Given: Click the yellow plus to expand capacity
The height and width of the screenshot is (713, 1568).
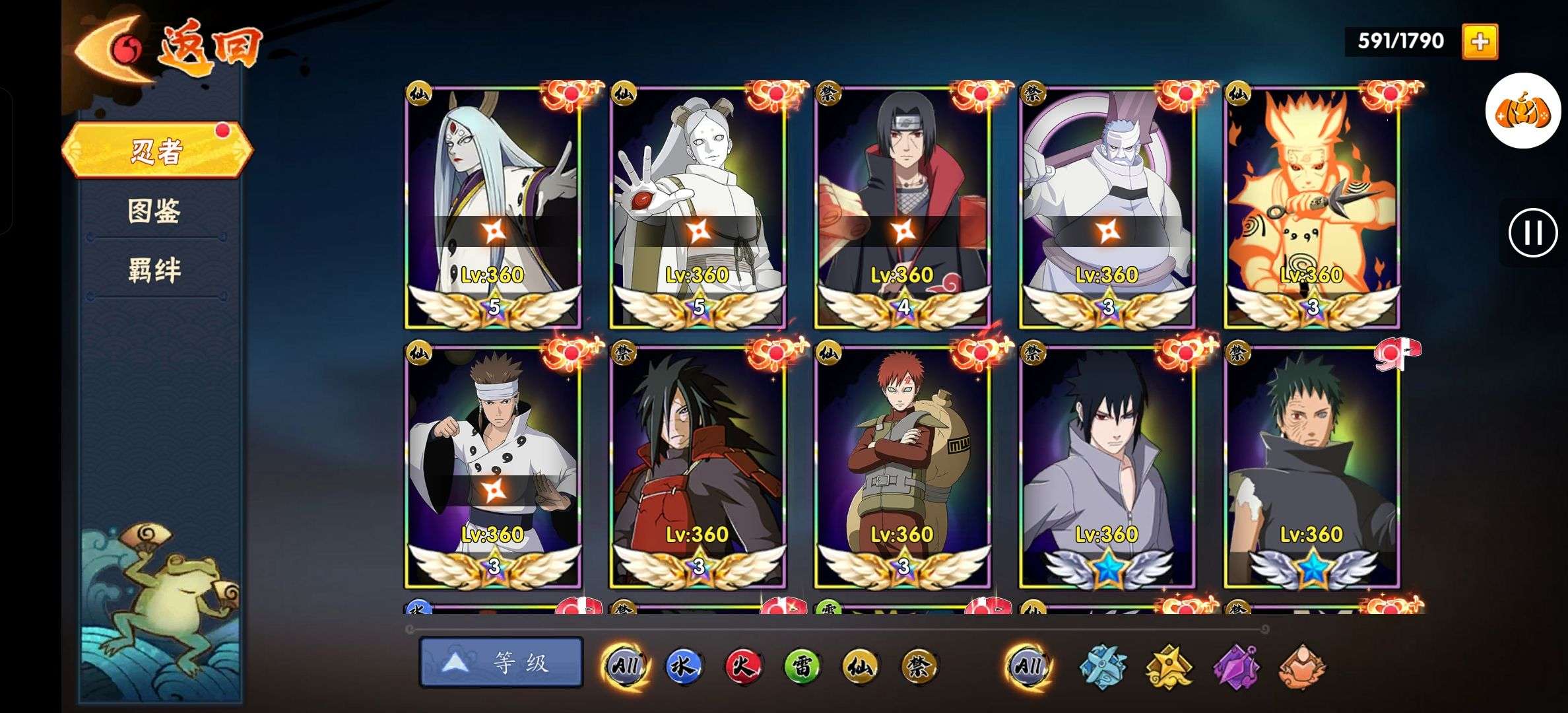Looking at the screenshot, I should 1480,42.
